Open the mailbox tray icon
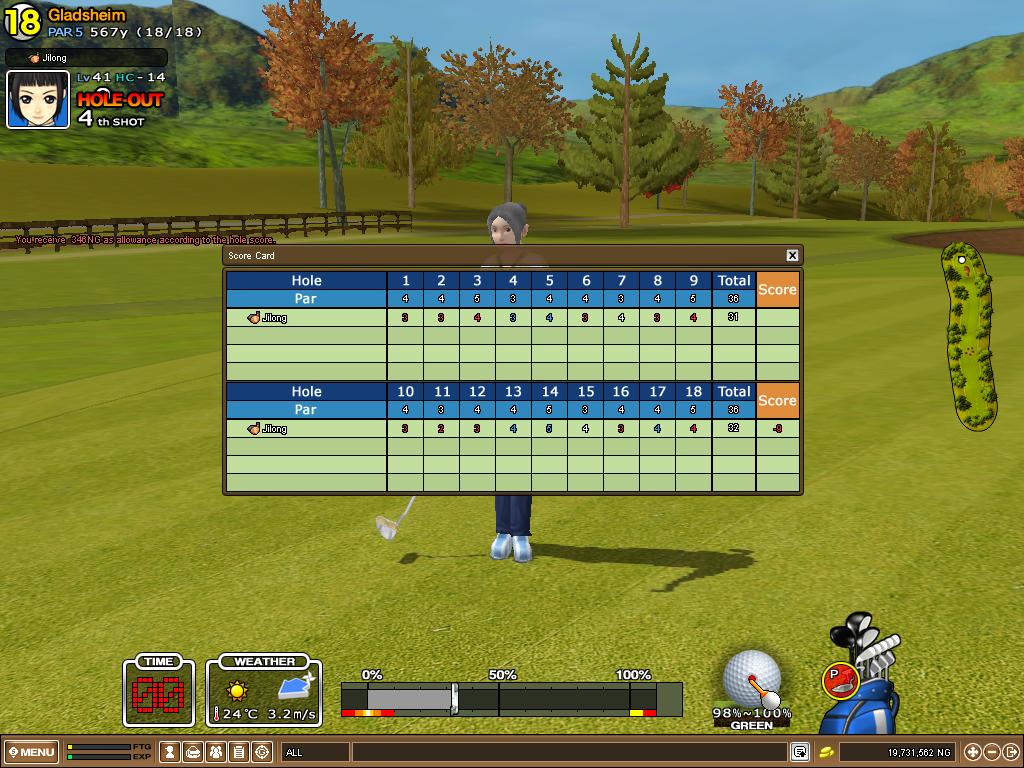Screen dimensions: 1024x768 (x=194, y=752)
